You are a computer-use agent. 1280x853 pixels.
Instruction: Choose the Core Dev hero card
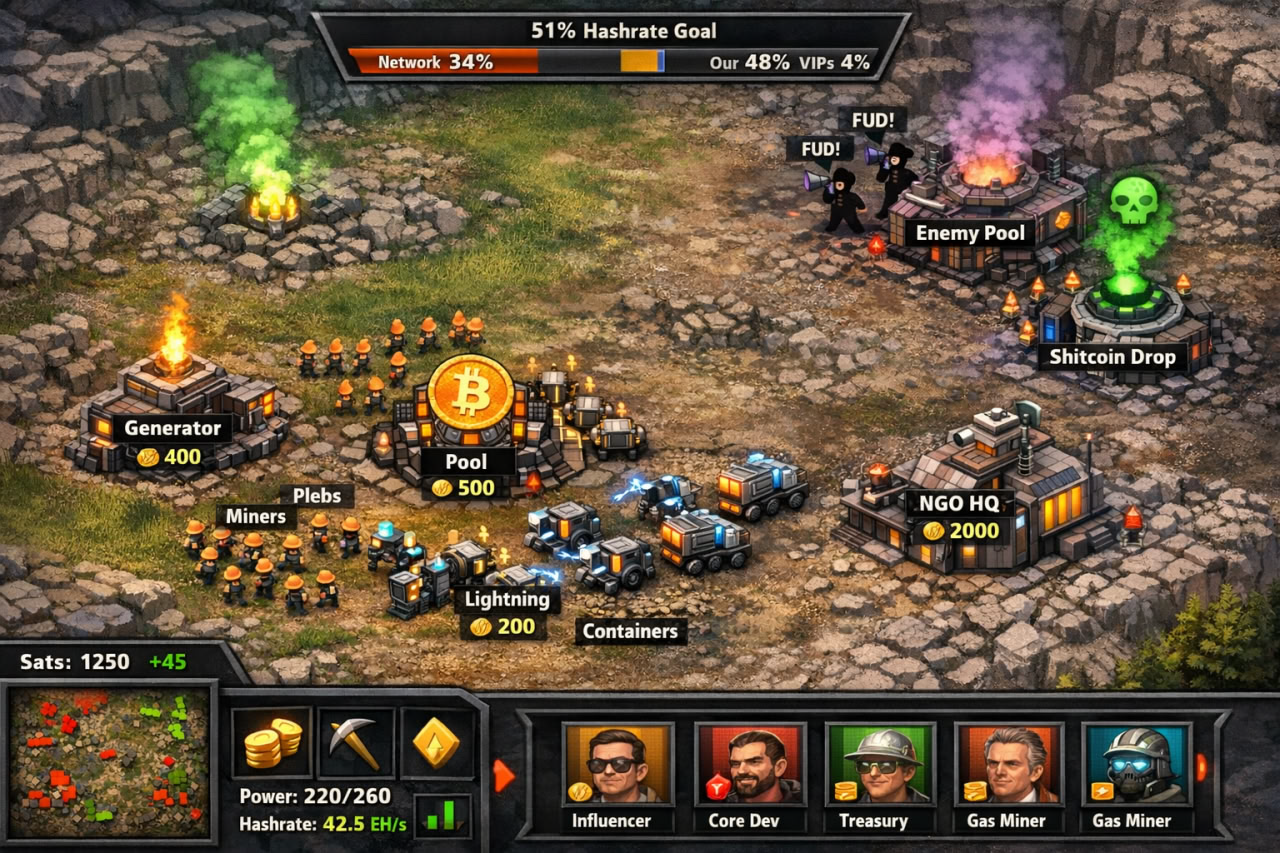point(750,776)
